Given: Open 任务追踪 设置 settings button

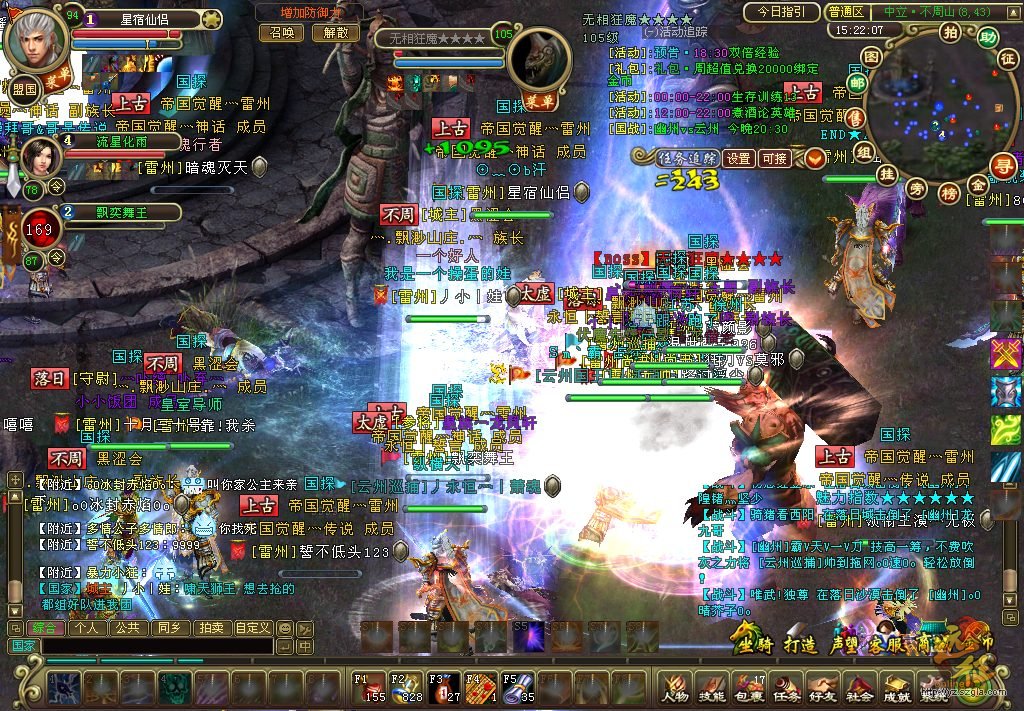Looking at the screenshot, I should click(x=739, y=158).
